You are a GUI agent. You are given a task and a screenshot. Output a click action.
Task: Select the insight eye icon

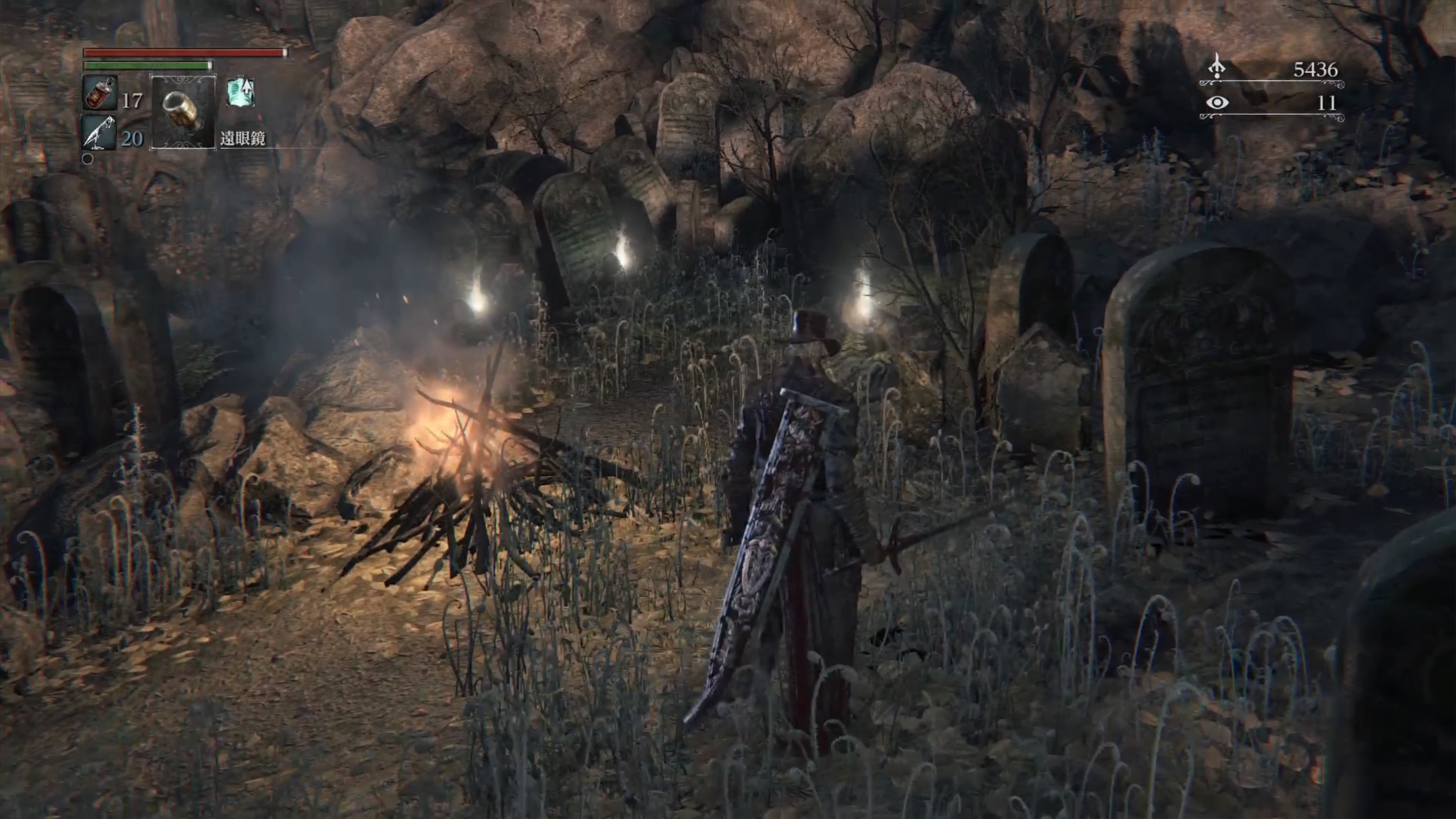tap(1217, 103)
